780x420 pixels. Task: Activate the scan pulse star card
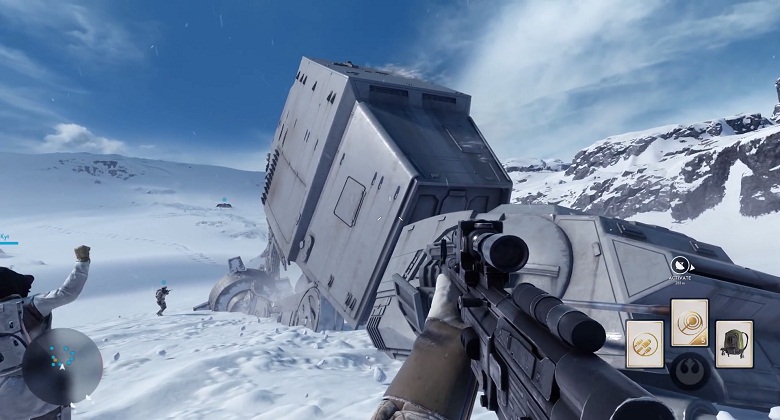tap(689, 322)
